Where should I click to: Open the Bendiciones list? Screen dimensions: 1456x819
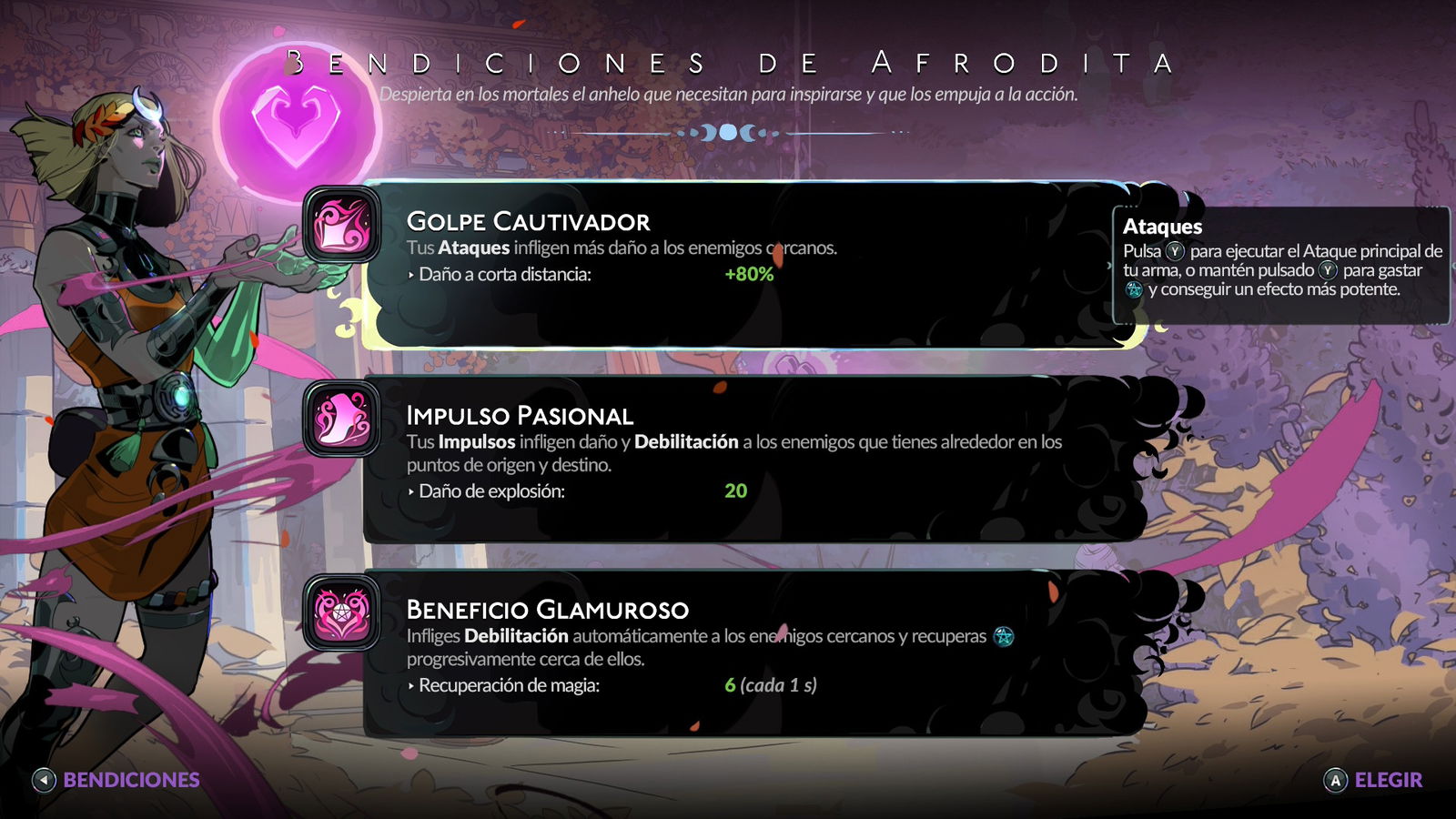pos(116,780)
